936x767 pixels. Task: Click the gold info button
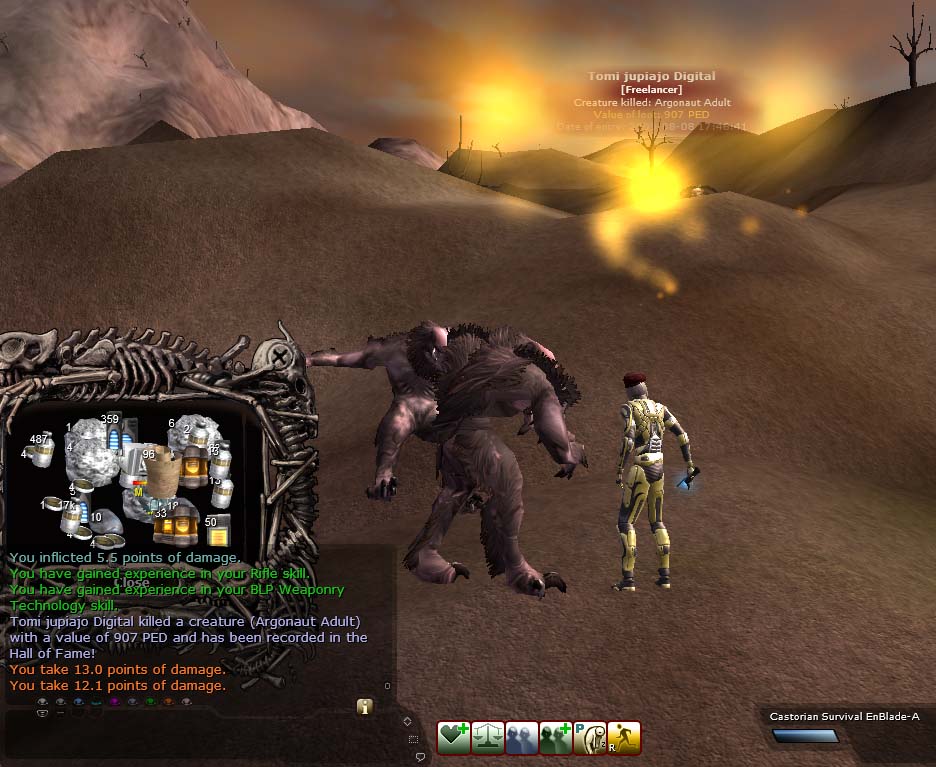tap(365, 706)
